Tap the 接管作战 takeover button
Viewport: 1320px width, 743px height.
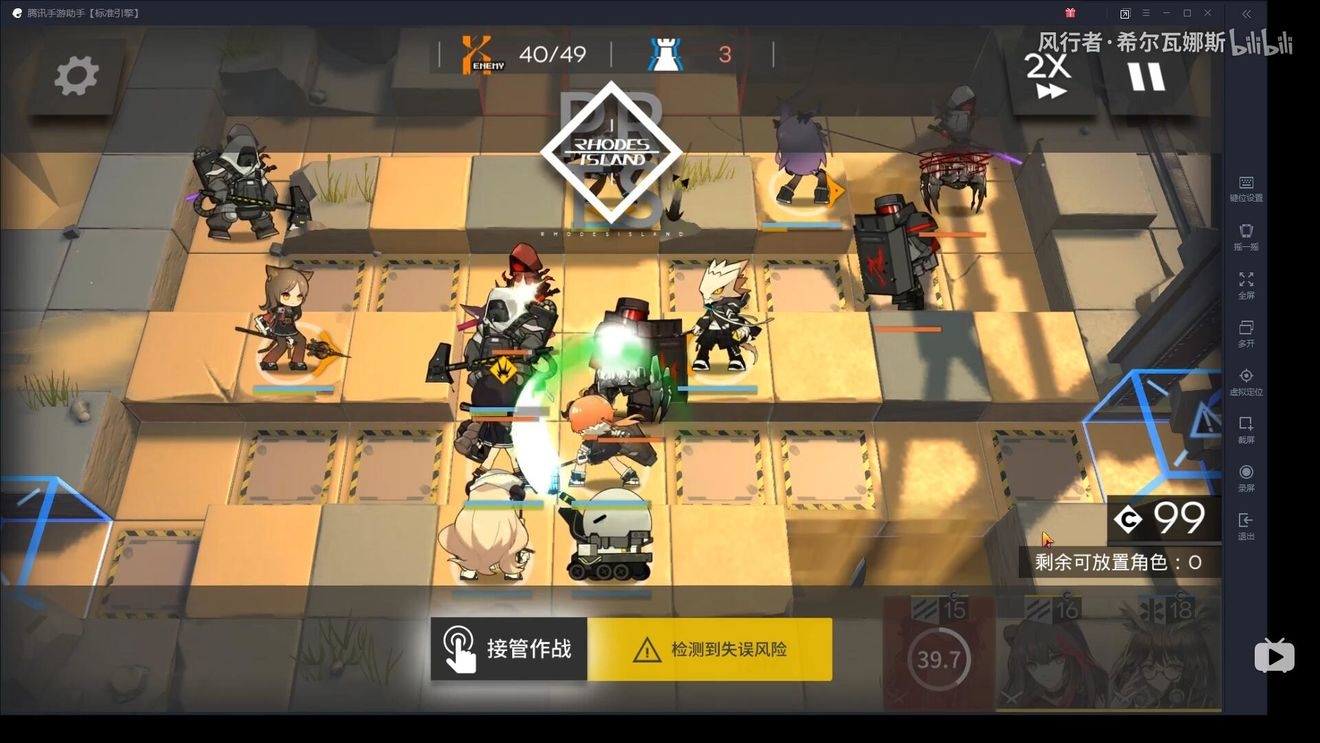point(509,649)
